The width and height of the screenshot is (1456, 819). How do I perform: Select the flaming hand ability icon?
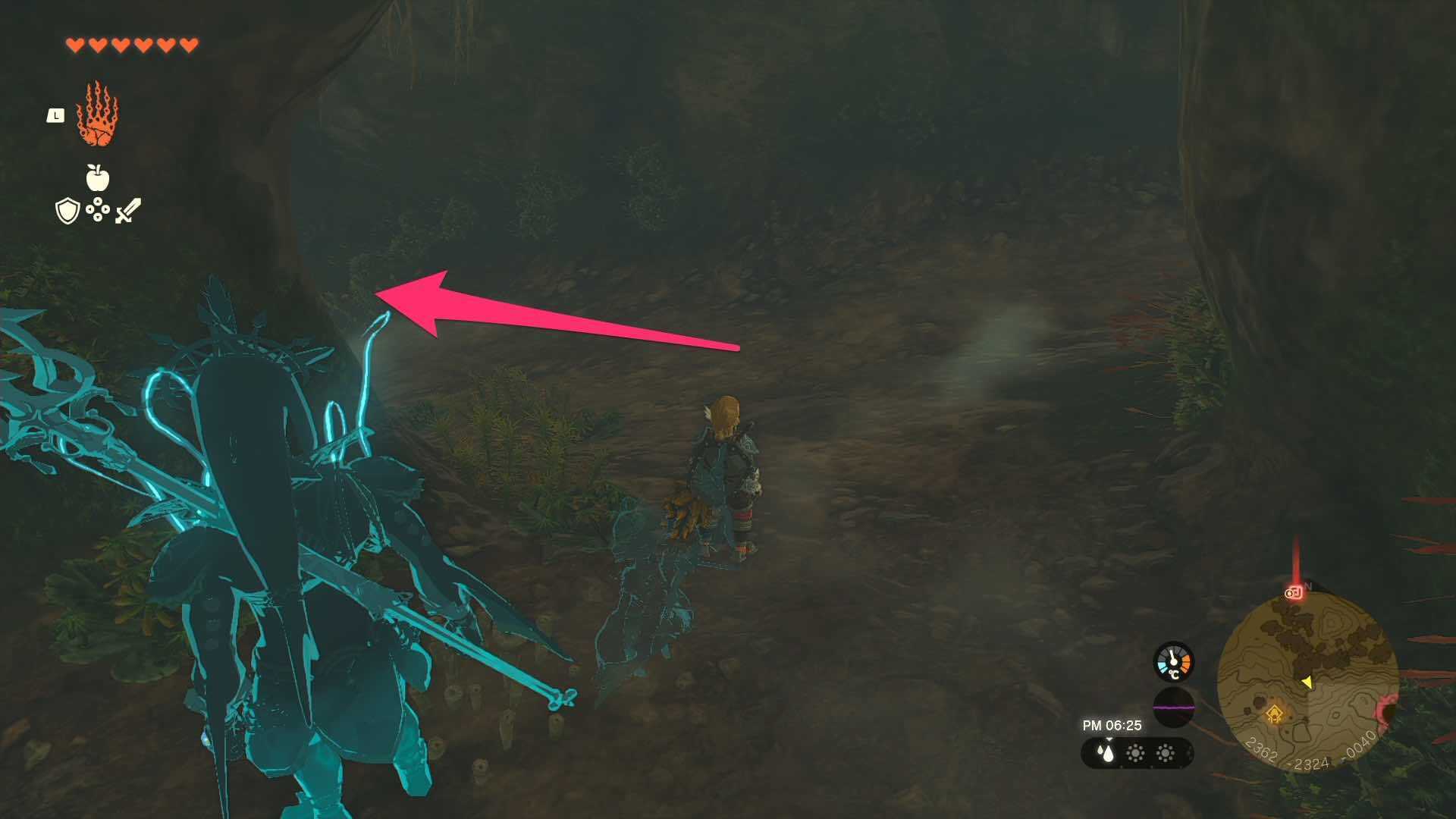[x=97, y=114]
